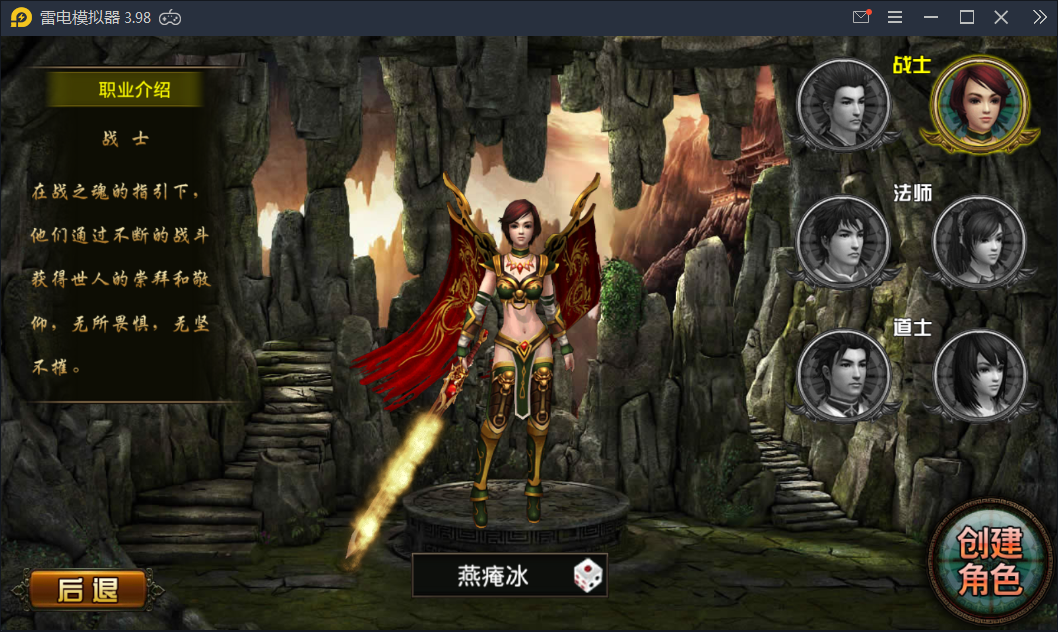Screen dimensions: 1058x632
Task: Pick the male 法师 mage portrait
Action: click(x=844, y=240)
